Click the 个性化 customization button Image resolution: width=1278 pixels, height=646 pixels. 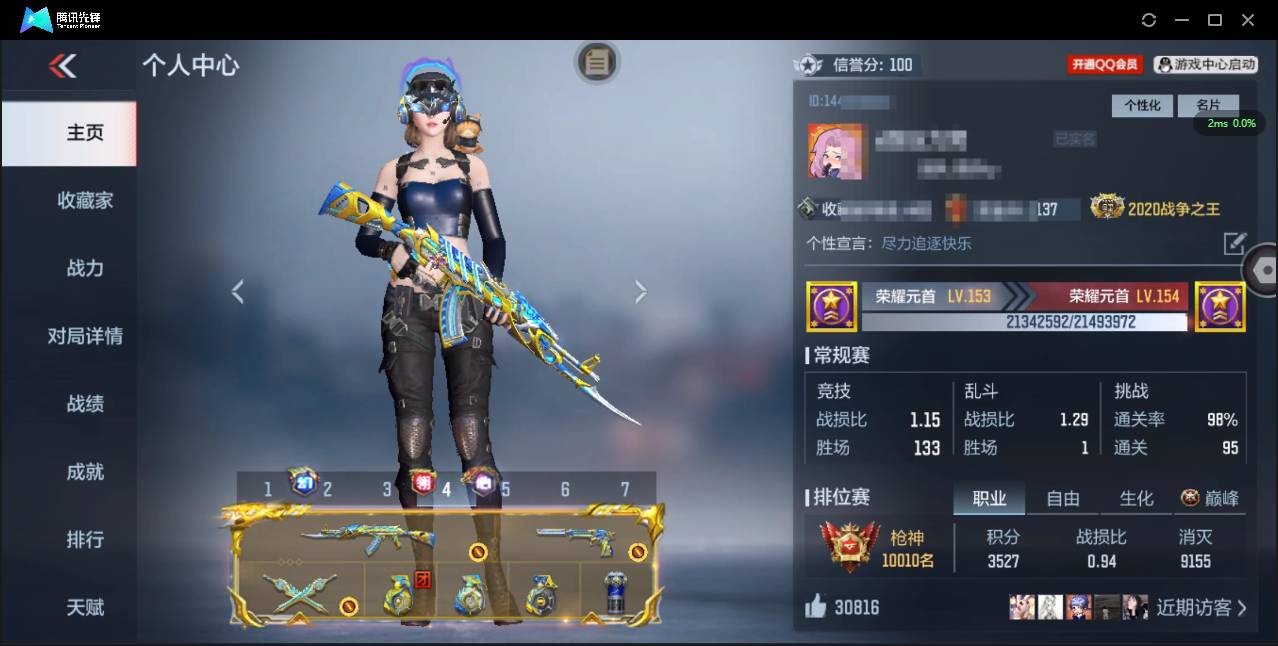[x=1142, y=105]
